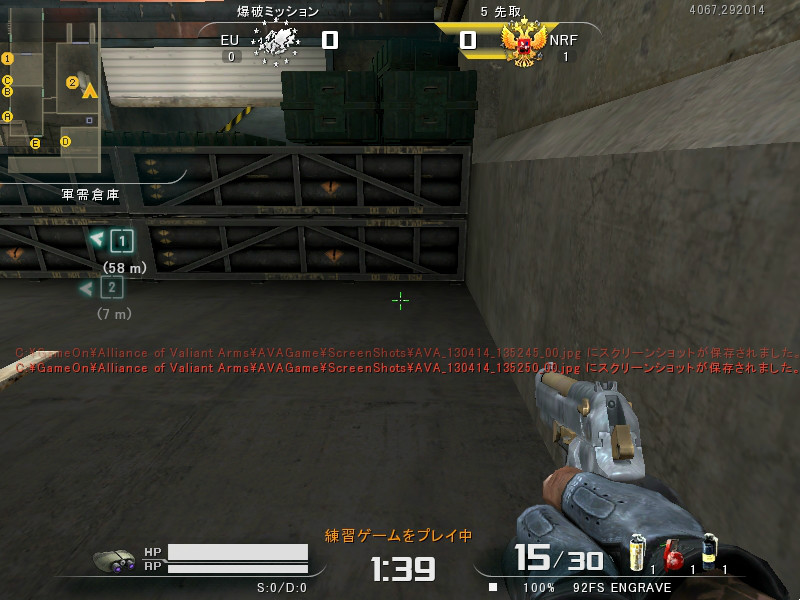Click the minimap's yellow player arrow
This screenshot has width=800, height=600.
[89, 91]
